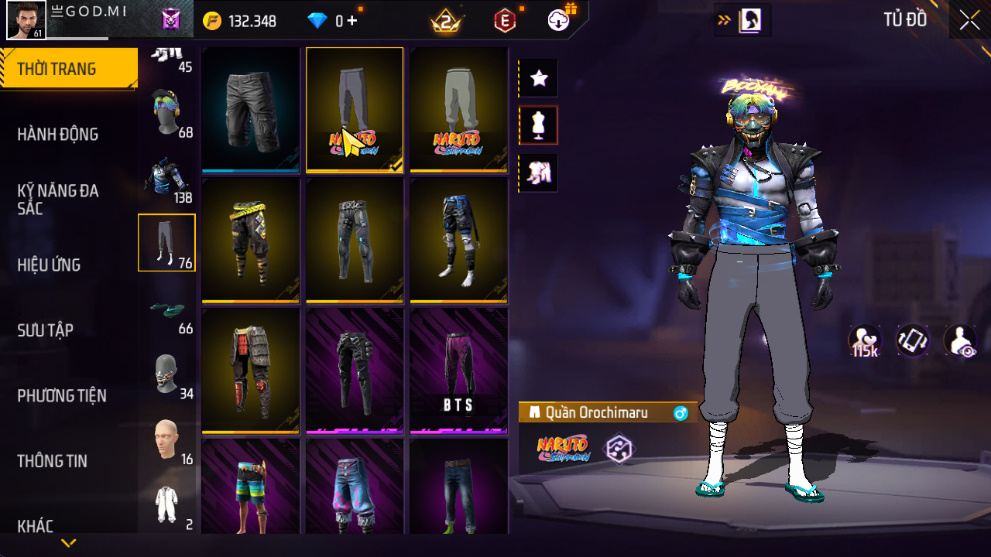
Task: Open the player profile avatar
Action: click(26, 20)
